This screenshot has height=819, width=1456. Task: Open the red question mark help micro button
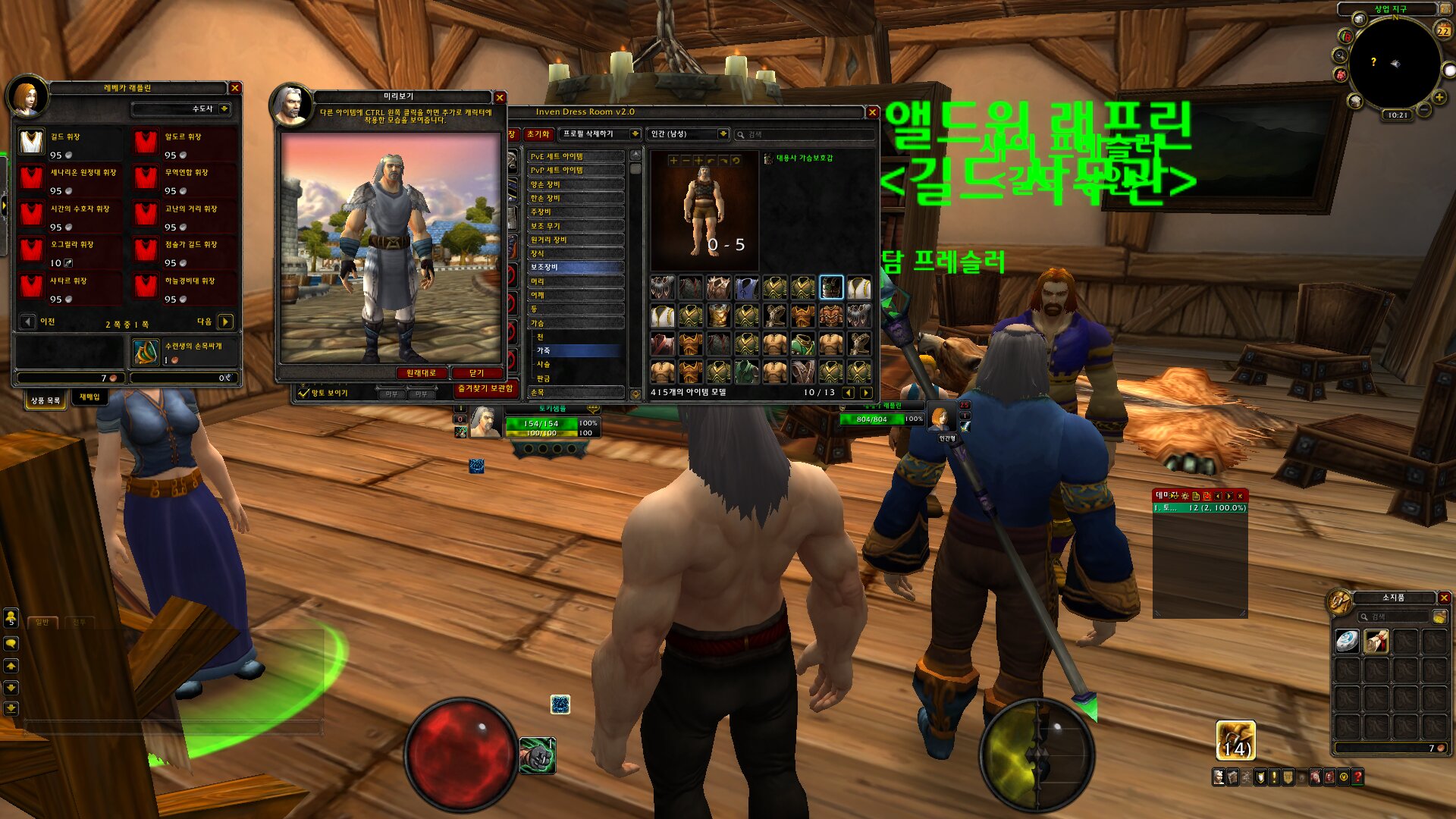[x=1358, y=777]
